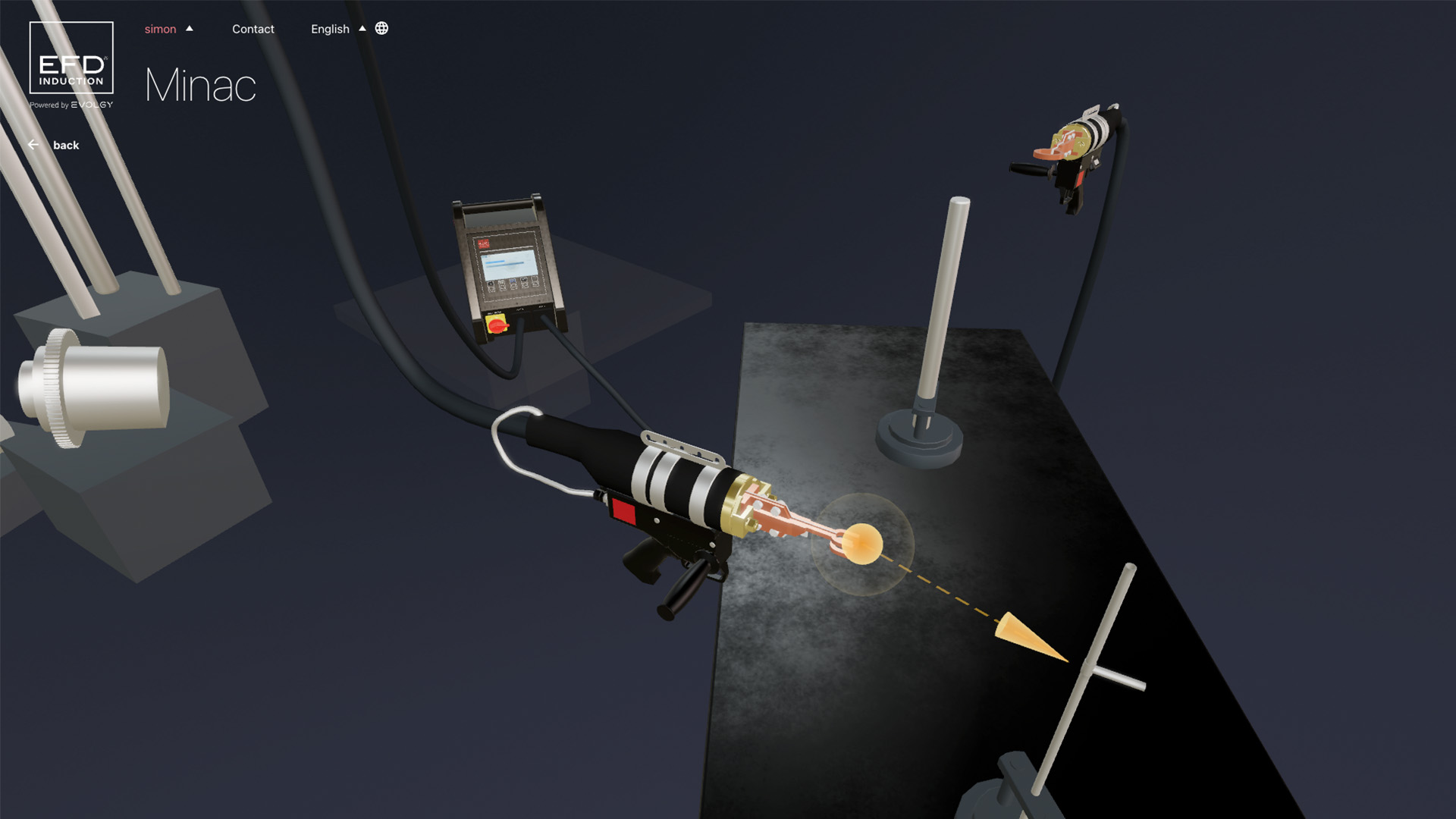Click the globe language icon

pos(381,29)
